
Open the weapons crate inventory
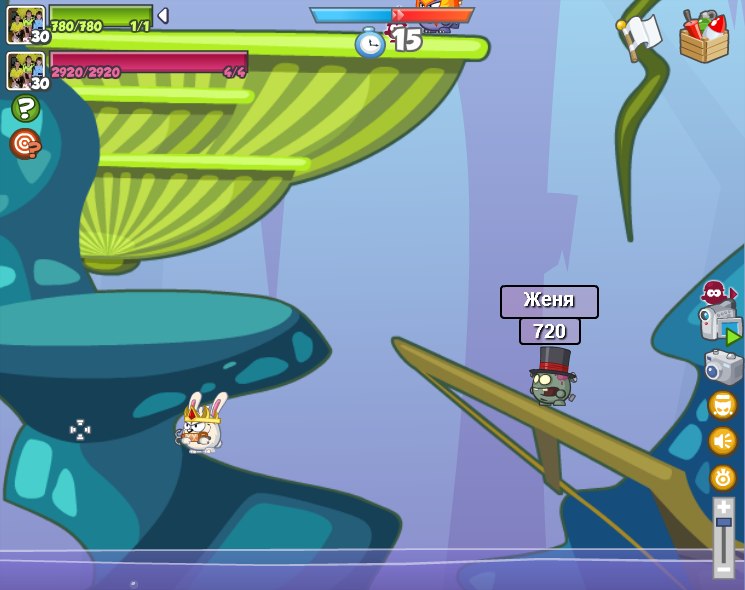pos(704,38)
